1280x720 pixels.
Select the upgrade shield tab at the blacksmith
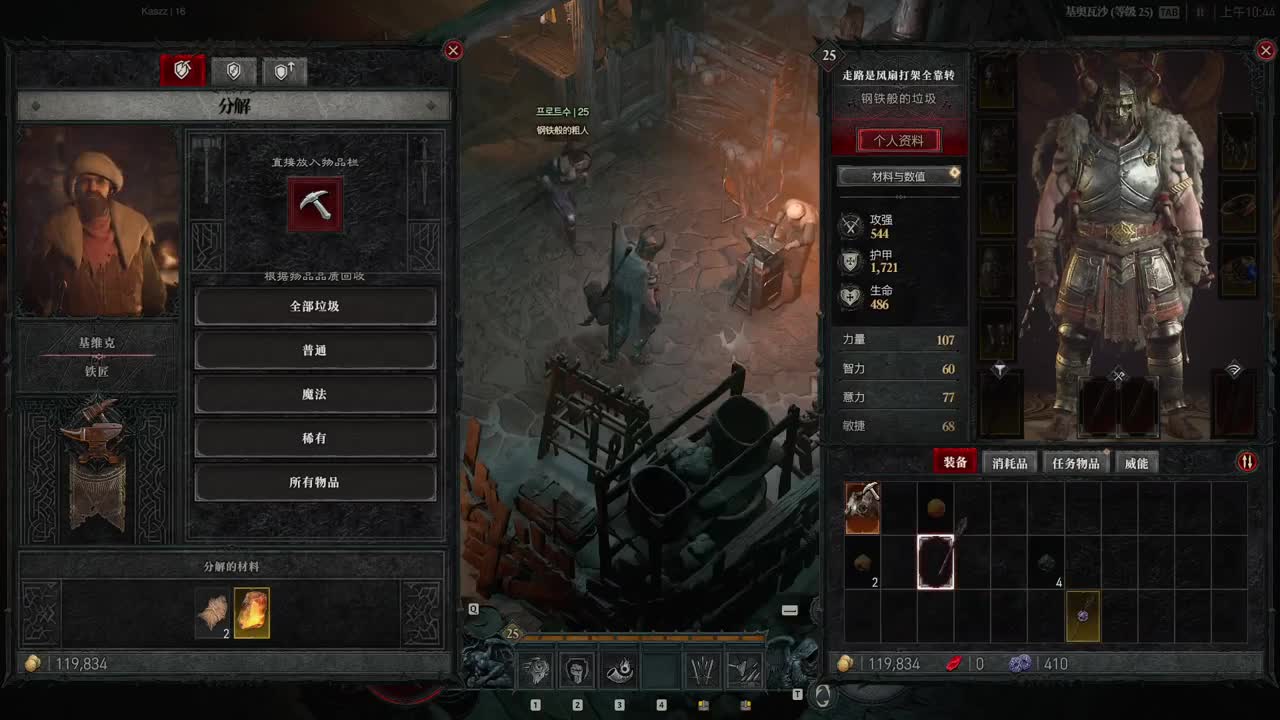[x=284, y=70]
